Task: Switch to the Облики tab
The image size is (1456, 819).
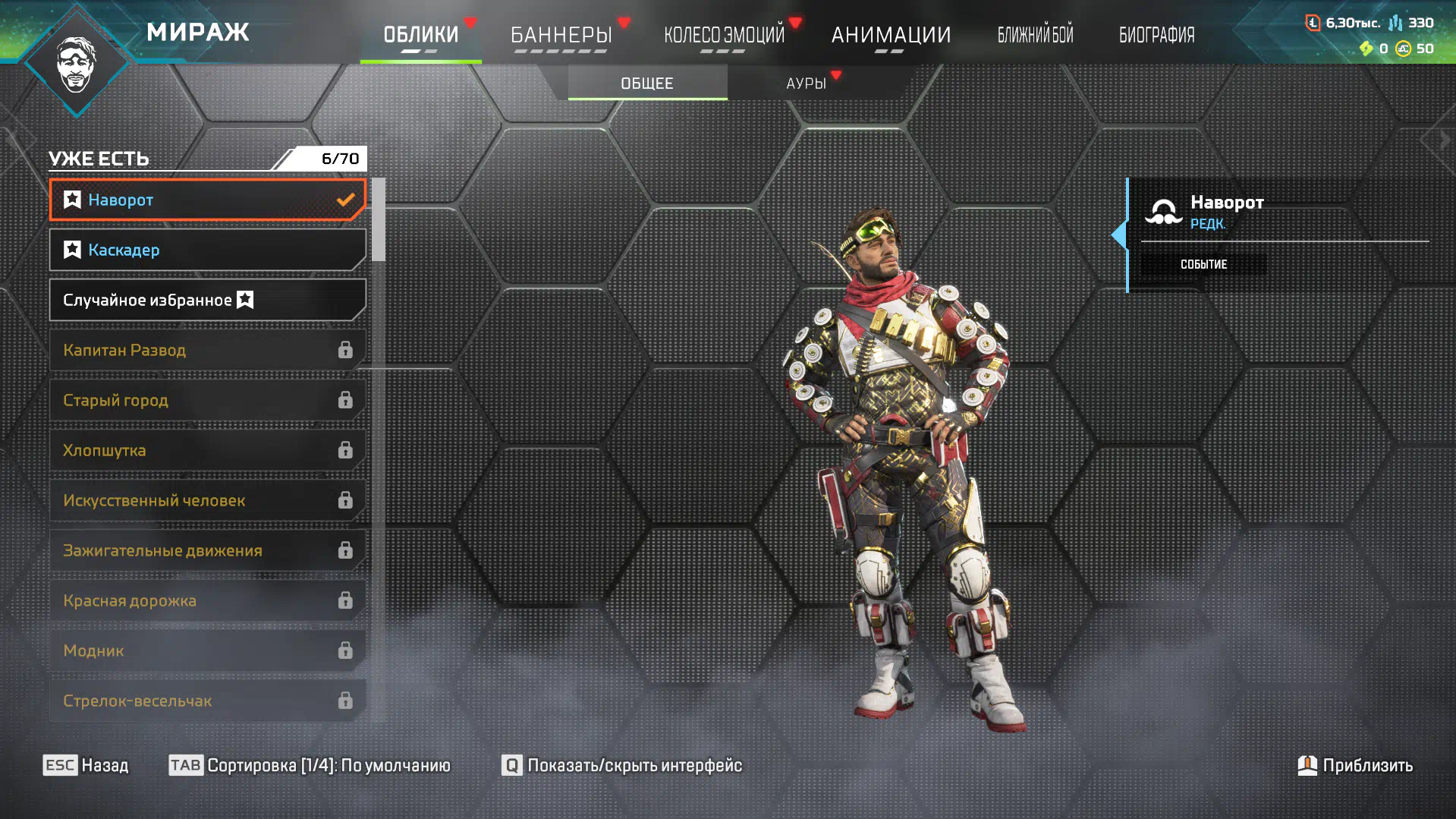Action: (420, 35)
